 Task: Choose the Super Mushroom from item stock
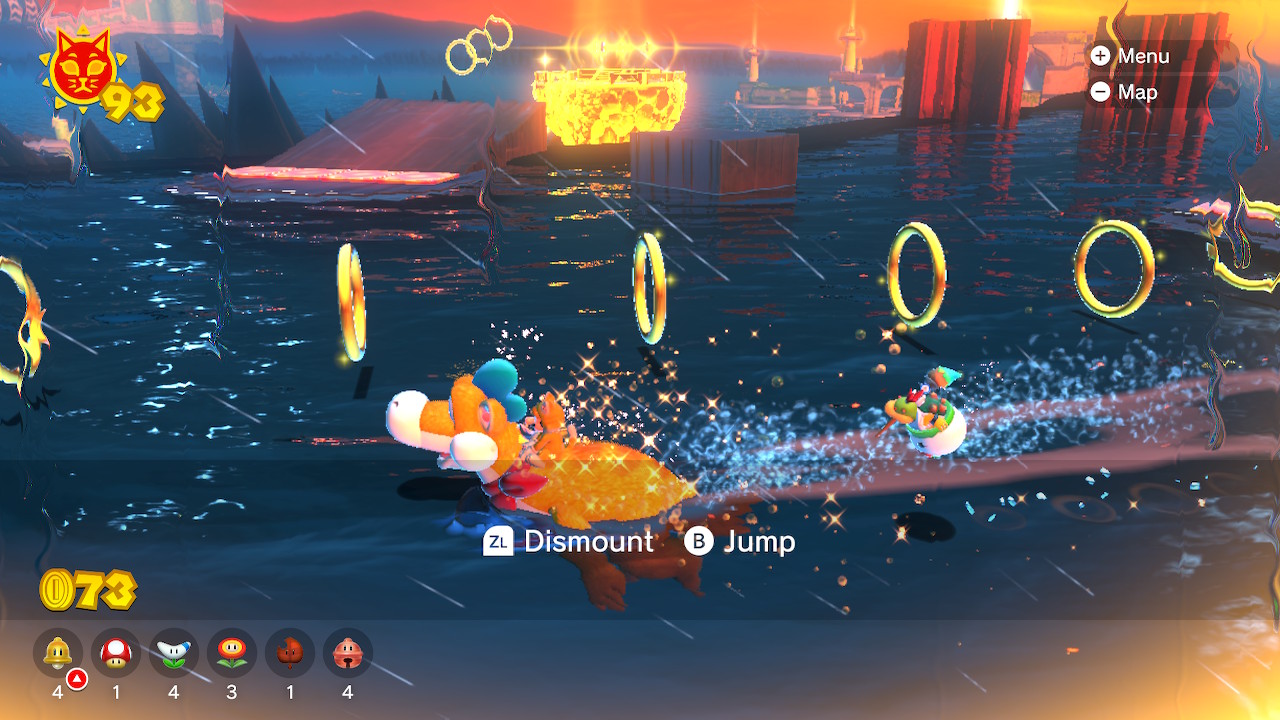[116, 653]
